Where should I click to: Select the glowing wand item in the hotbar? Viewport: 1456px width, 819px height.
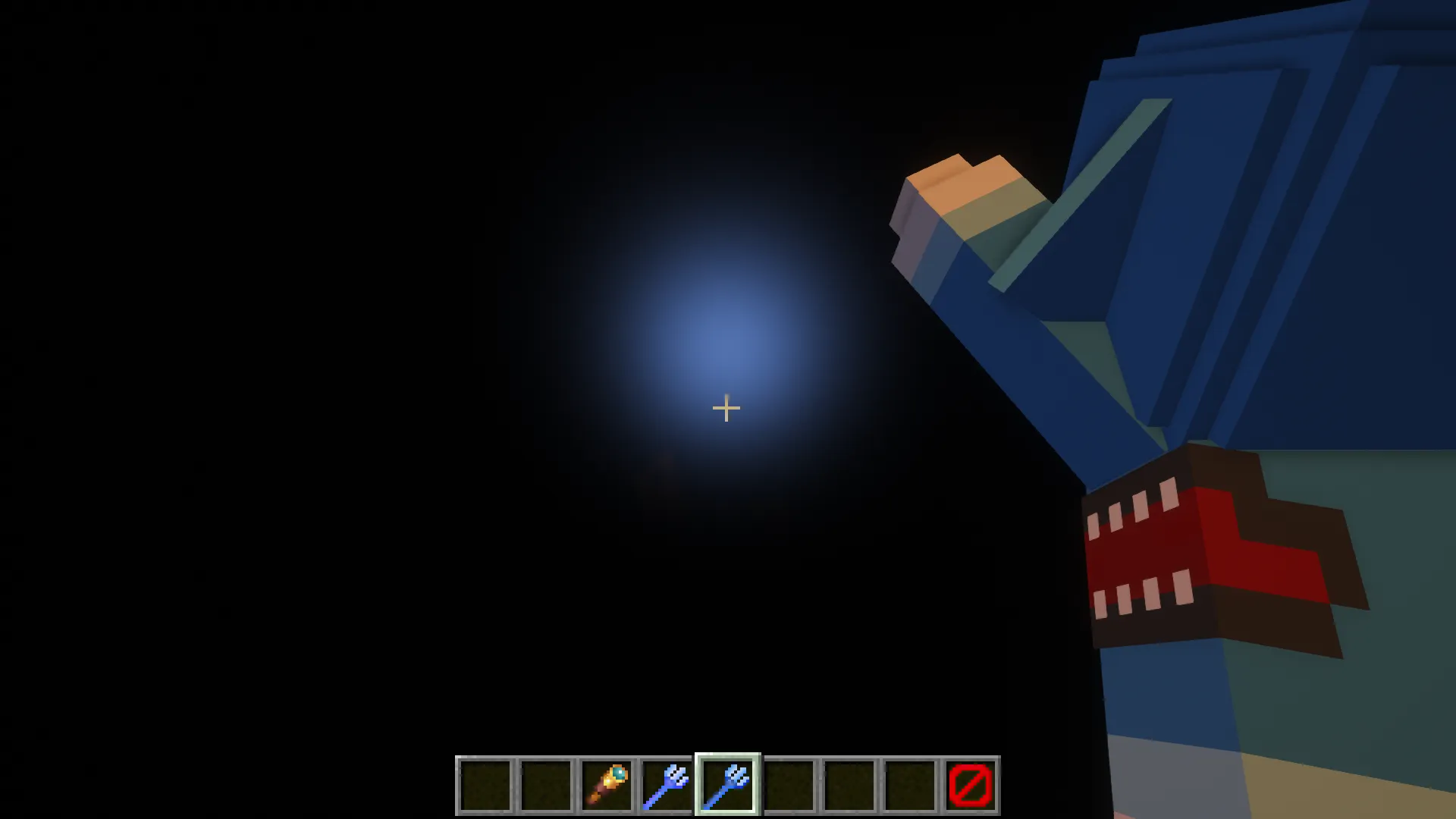[607, 783]
